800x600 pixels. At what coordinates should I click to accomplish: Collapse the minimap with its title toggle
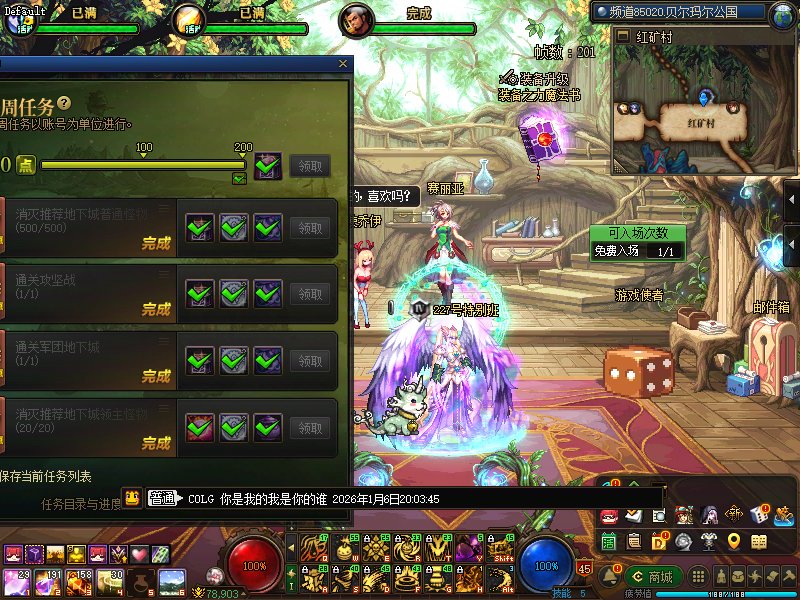[x=625, y=36]
